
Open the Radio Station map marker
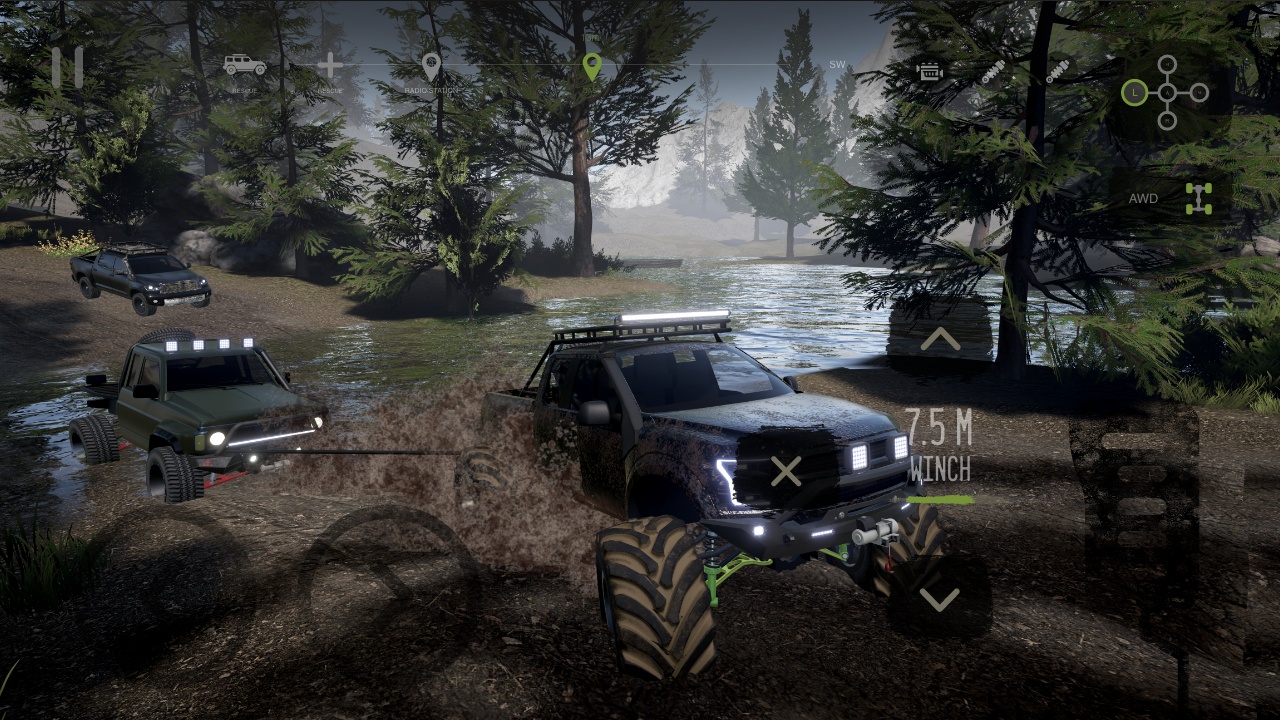pyautogui.click(x=430, y=63)
